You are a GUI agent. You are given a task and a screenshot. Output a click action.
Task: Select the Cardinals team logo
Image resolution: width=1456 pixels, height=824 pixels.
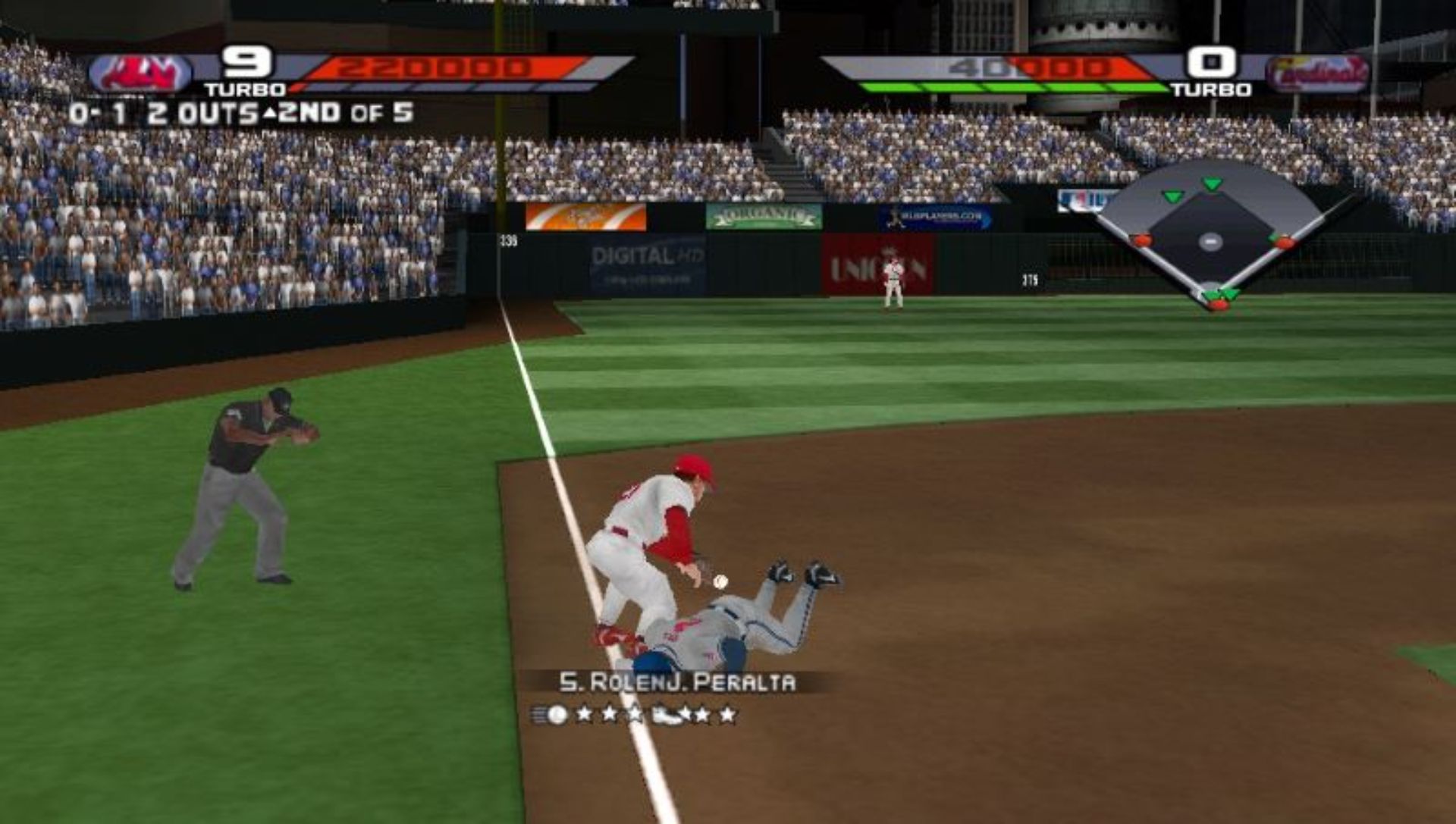tap(1317, 74)
